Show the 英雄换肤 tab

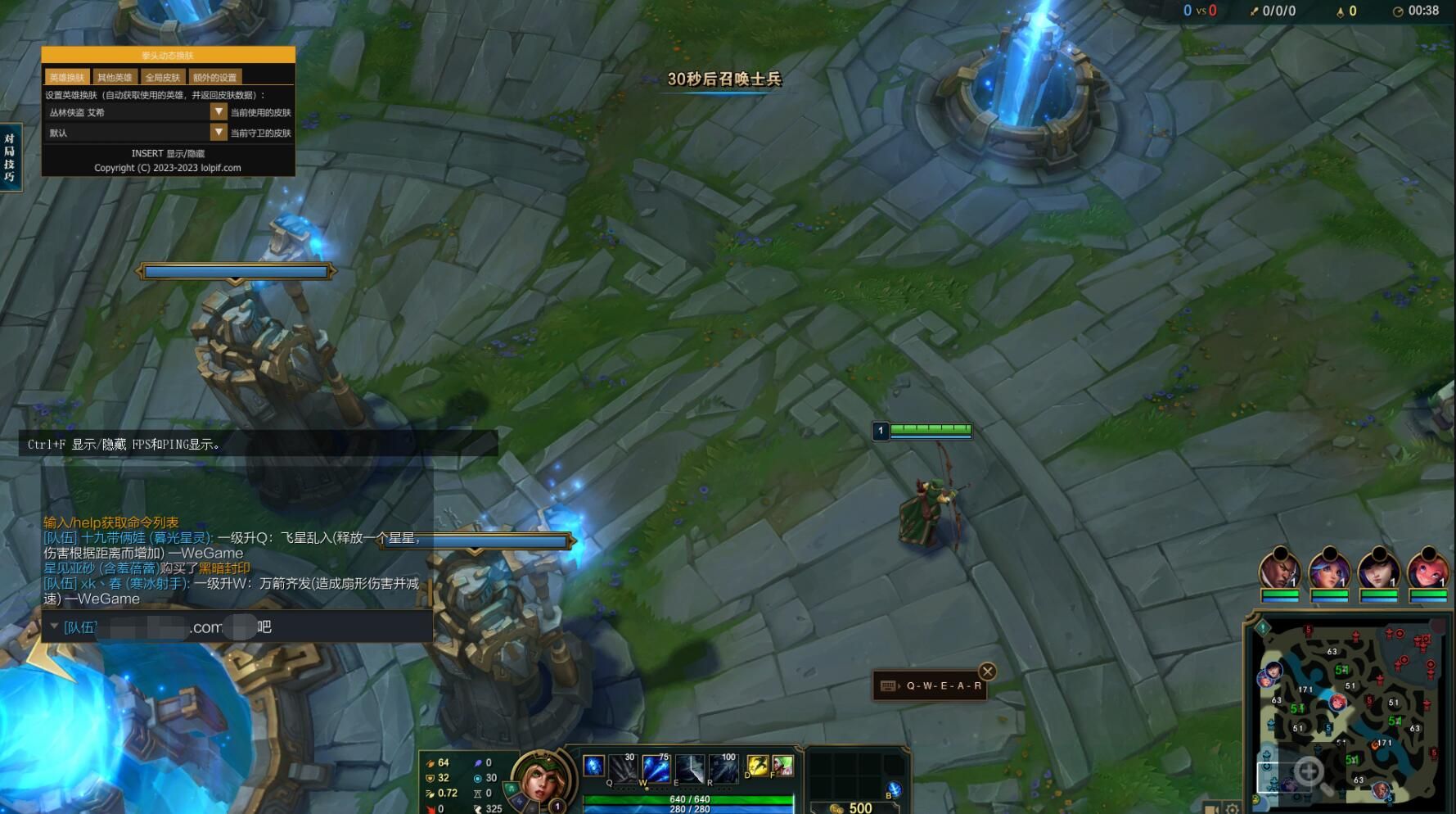tap(66, 77)
